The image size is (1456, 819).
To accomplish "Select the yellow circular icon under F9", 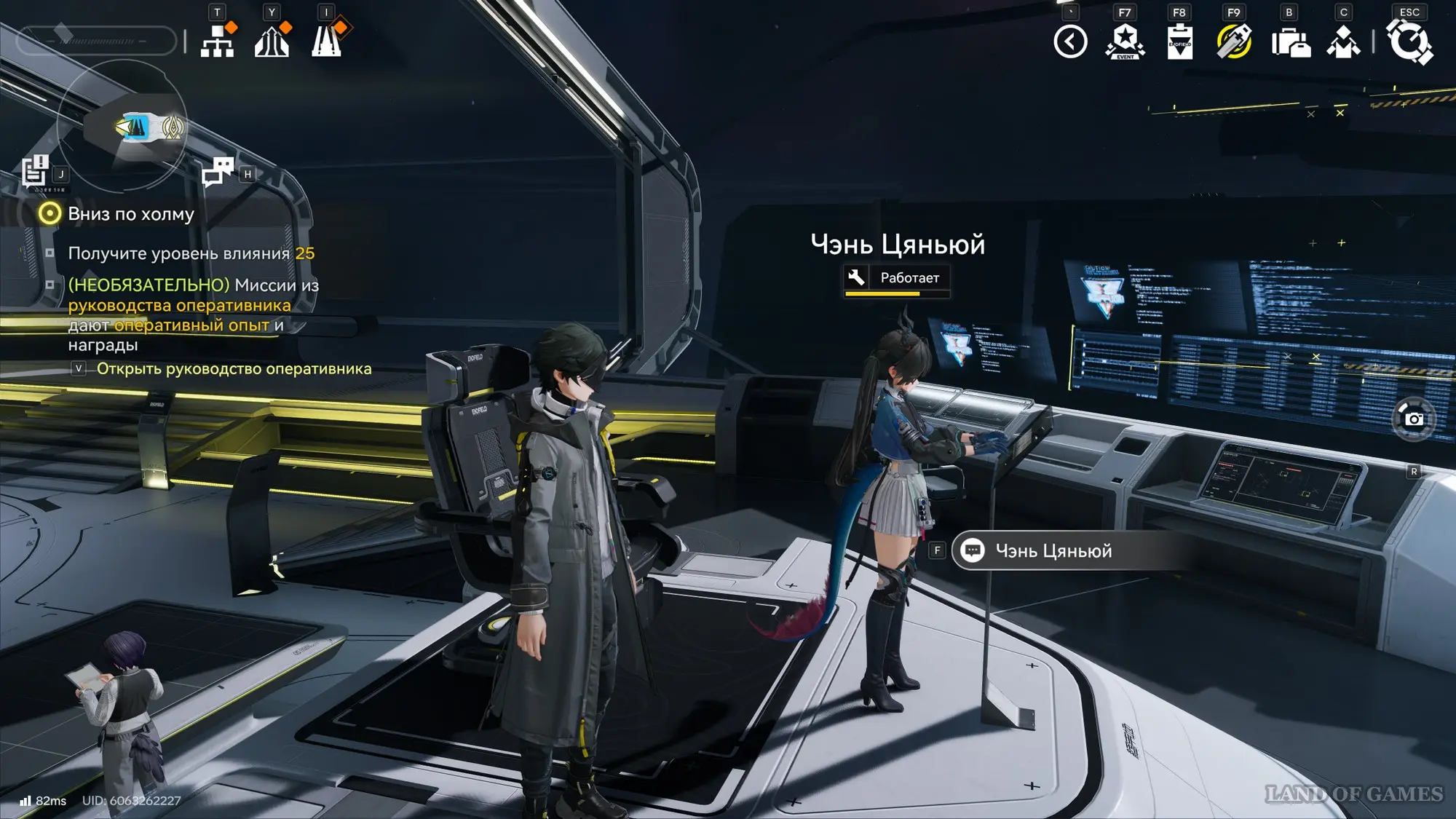I will (x=1234, y=41).
